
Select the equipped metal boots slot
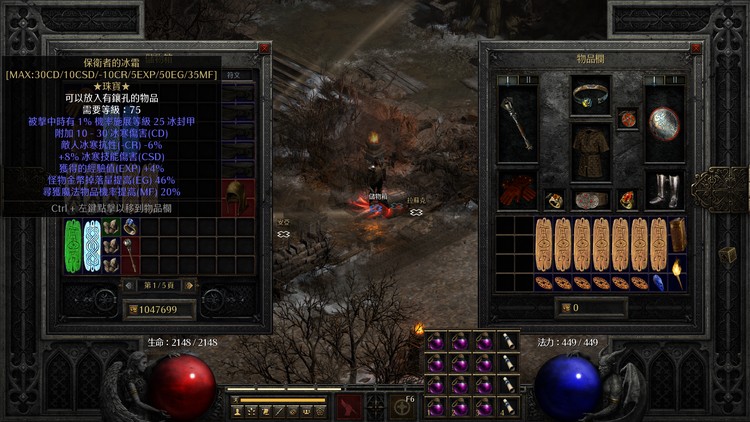tap(664, 190)
